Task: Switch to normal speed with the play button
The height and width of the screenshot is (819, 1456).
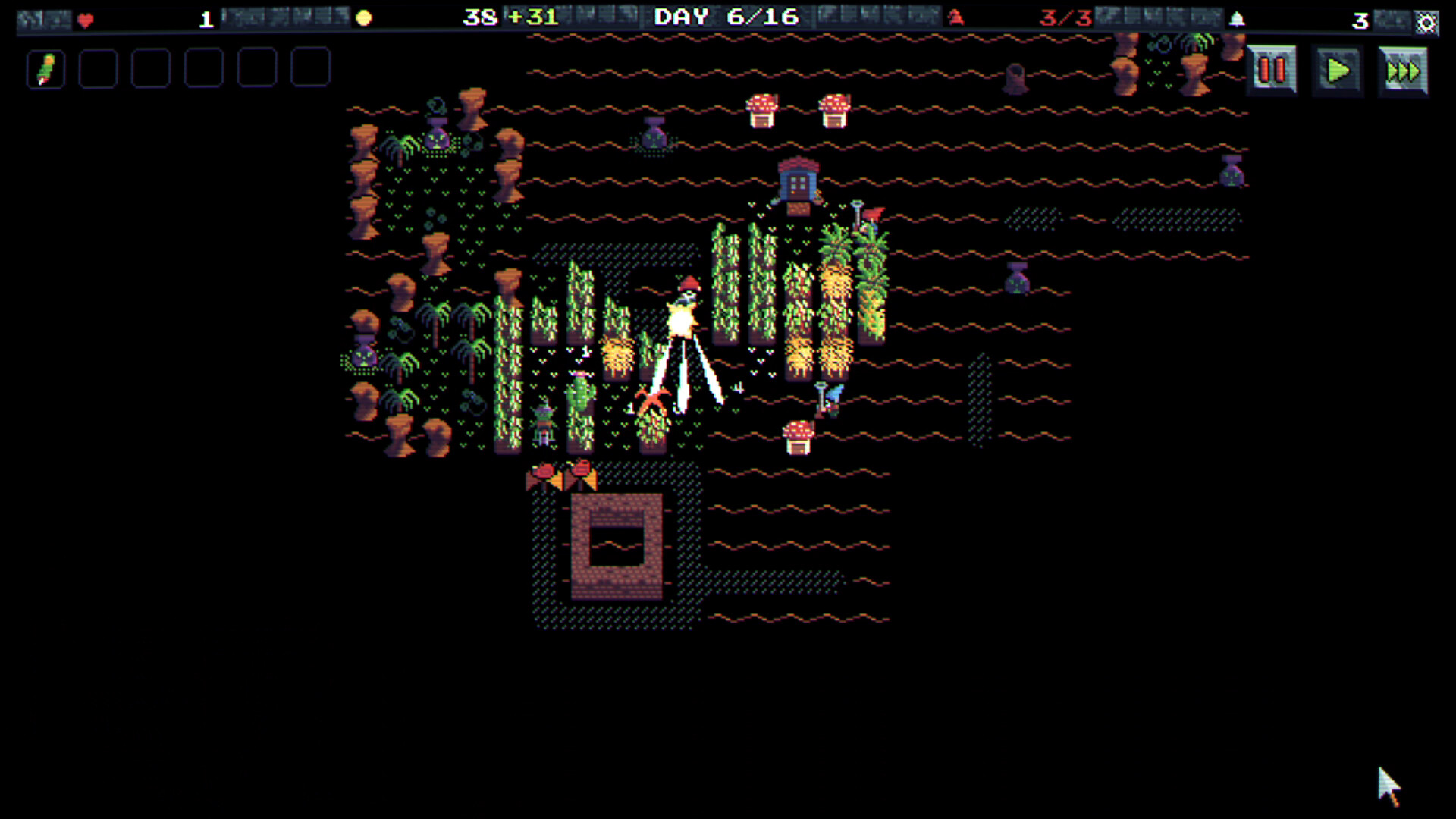Action: coord(1337,69)
